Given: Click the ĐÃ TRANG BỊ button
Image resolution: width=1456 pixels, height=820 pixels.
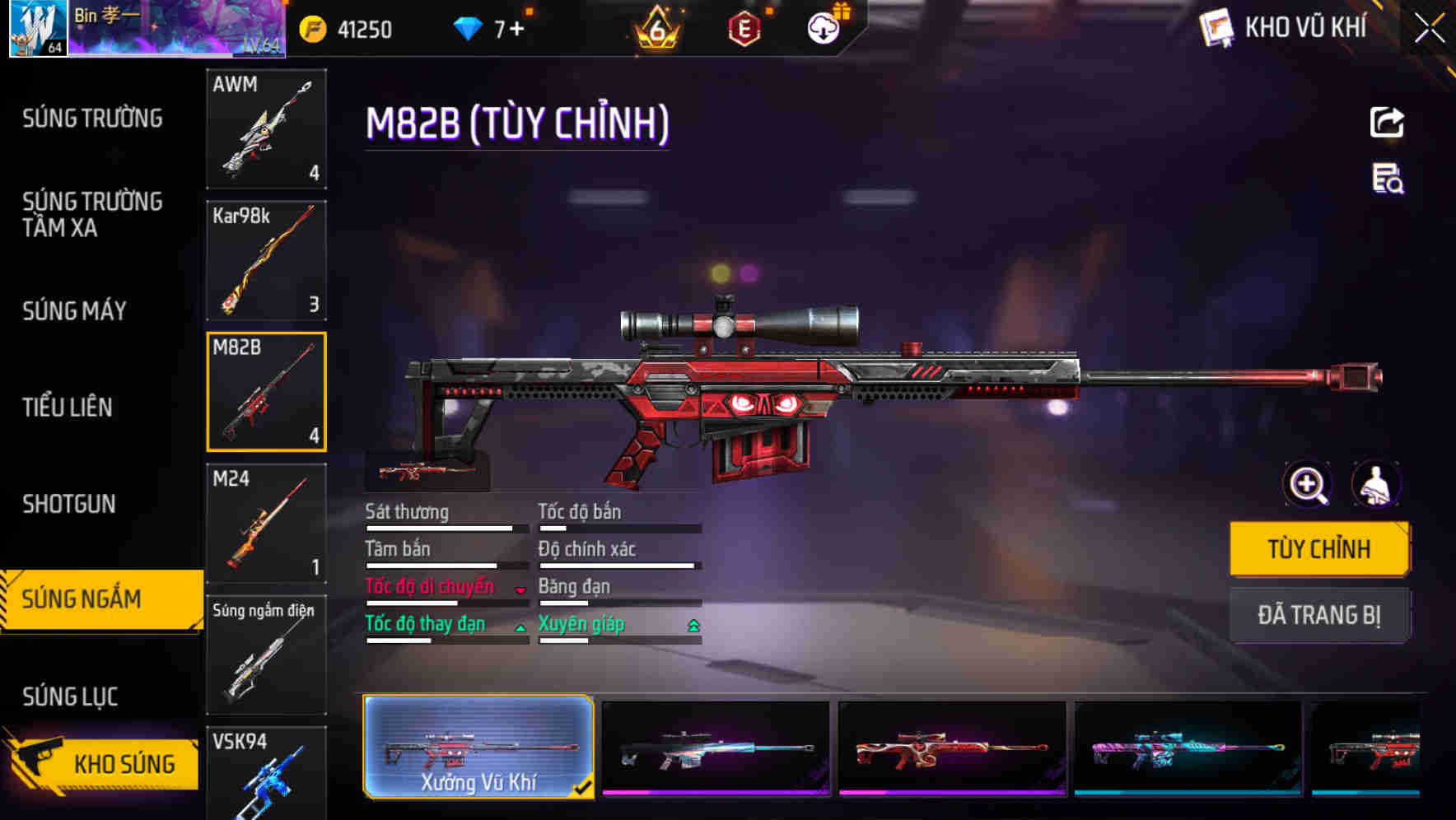Looking at the screenshot, I should point(1319,615).
